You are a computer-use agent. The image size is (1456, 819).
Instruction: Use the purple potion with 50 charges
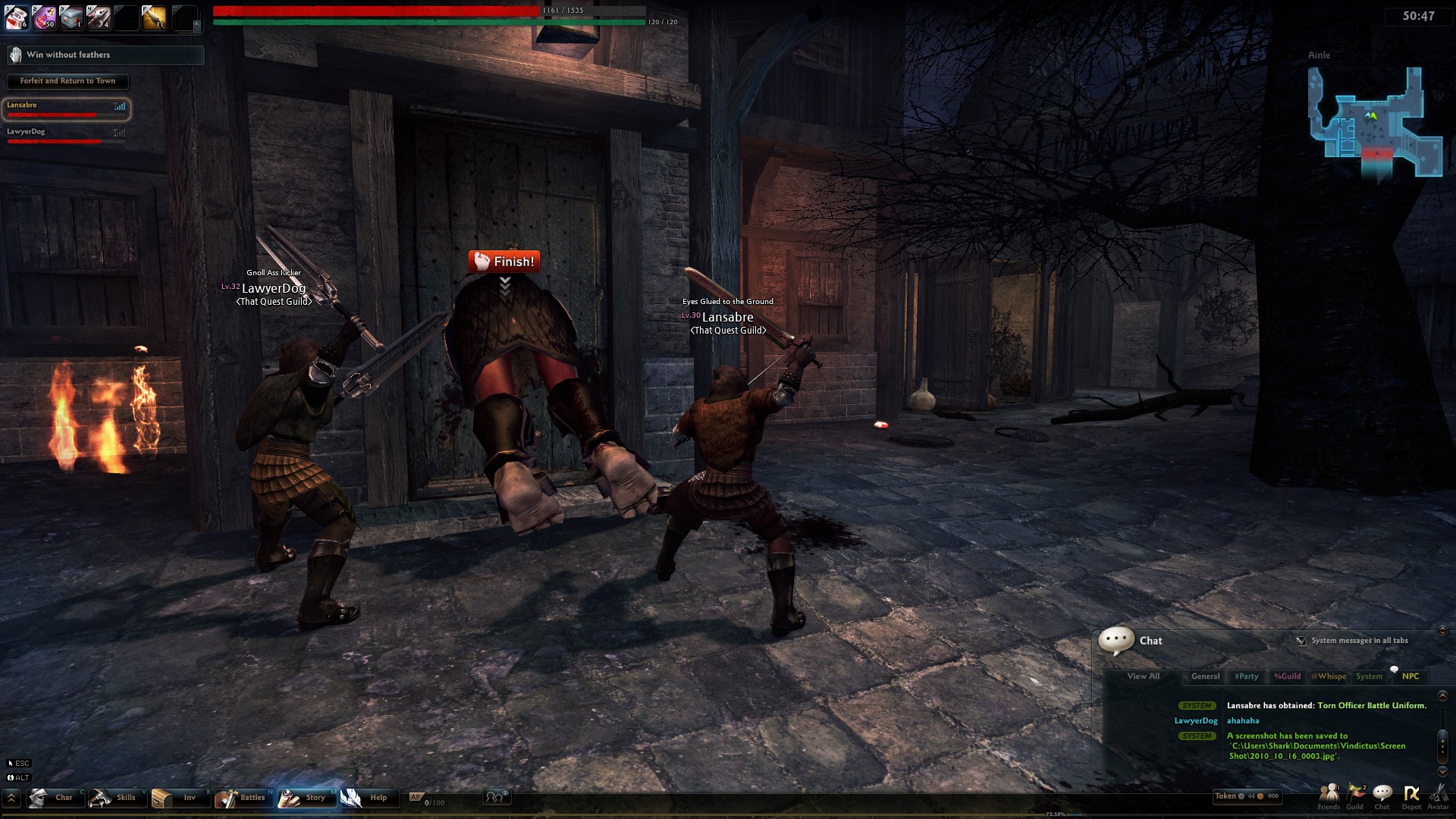(x=44, y=17)
